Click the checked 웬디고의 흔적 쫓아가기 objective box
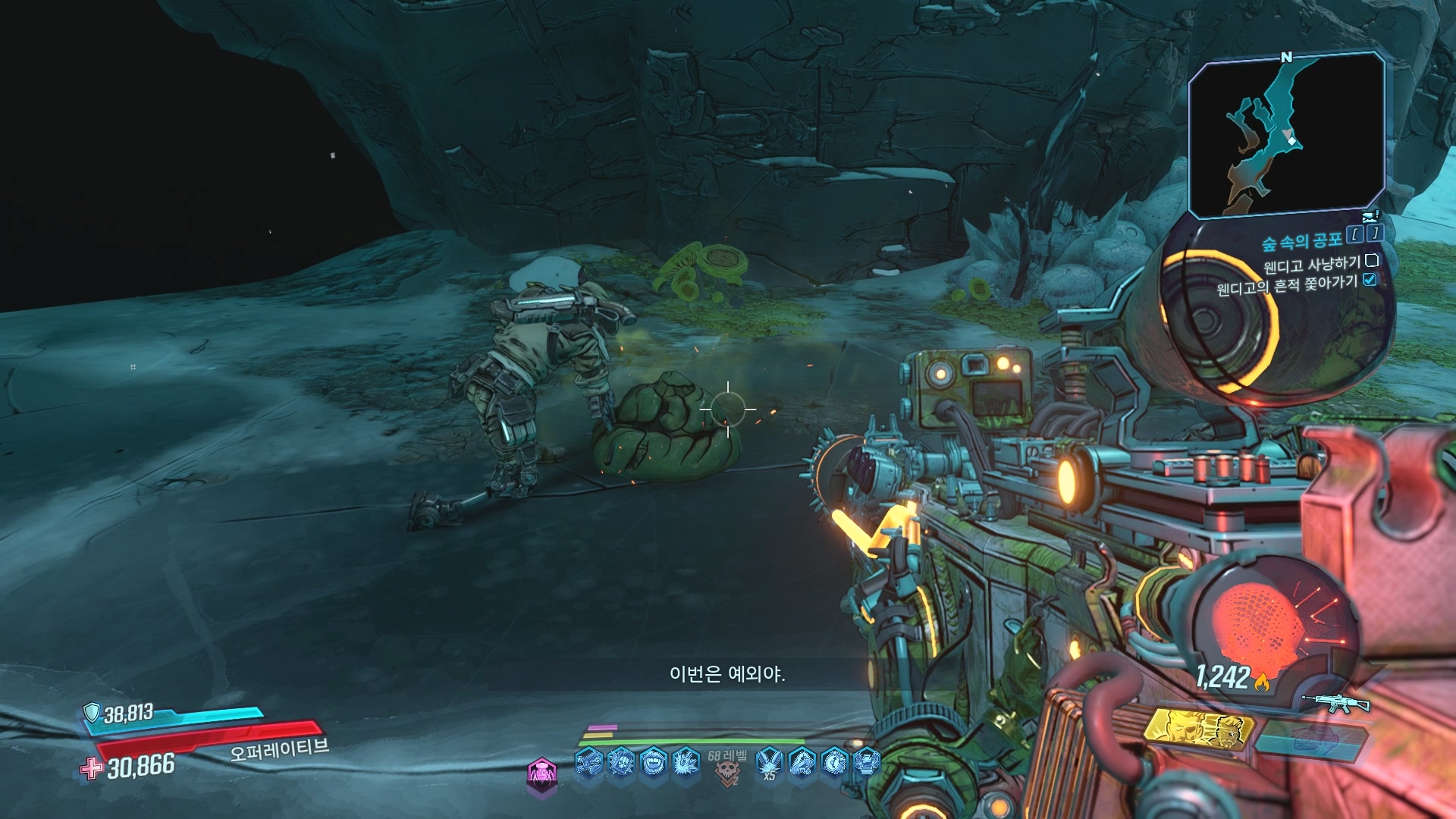This screenshot has width=1456, height=819. tap(1370, 280)
